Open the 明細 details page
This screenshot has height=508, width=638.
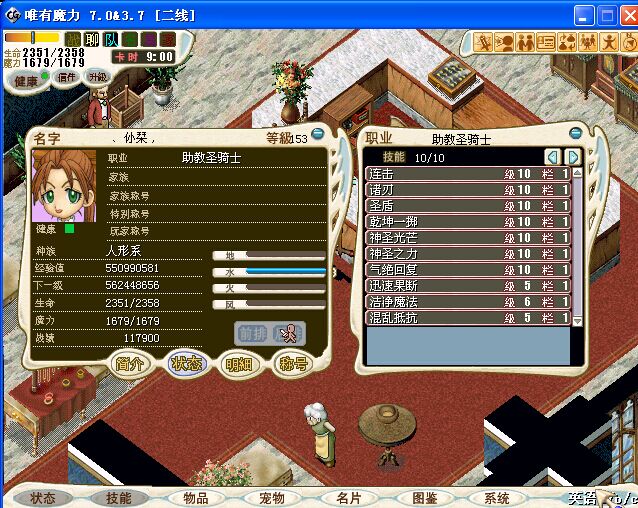239,364
